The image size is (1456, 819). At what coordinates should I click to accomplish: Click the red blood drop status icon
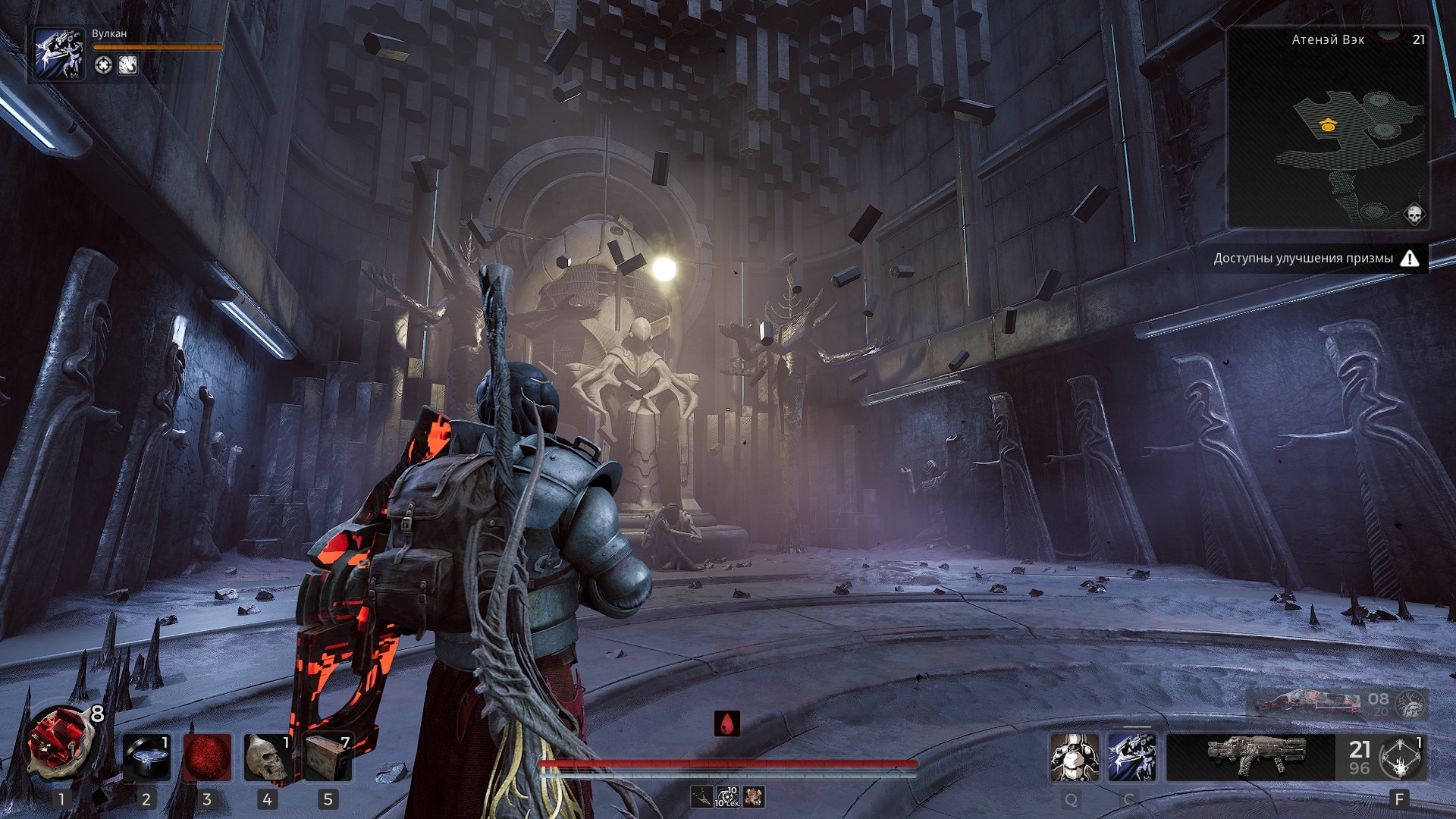[727, 723]
